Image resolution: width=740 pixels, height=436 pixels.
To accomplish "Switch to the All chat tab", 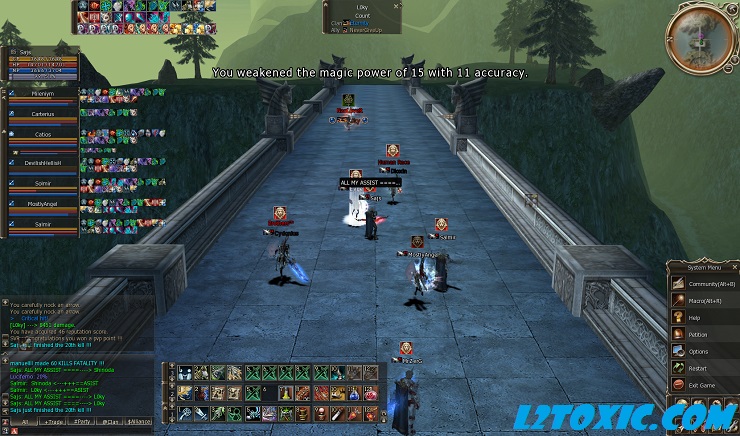I will point(24,423).
